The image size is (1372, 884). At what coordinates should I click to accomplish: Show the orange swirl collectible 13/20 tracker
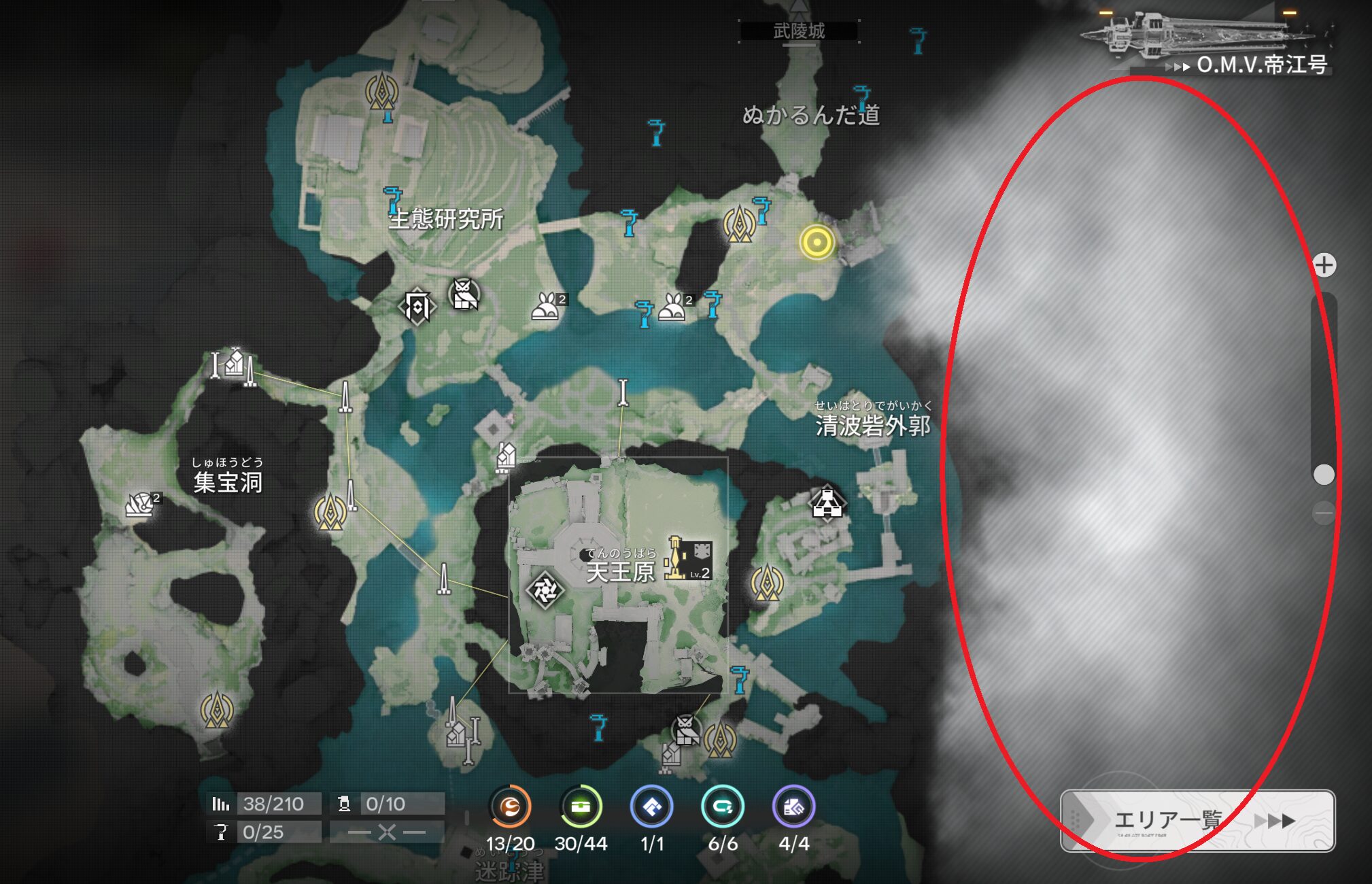[x=510, y=807]
